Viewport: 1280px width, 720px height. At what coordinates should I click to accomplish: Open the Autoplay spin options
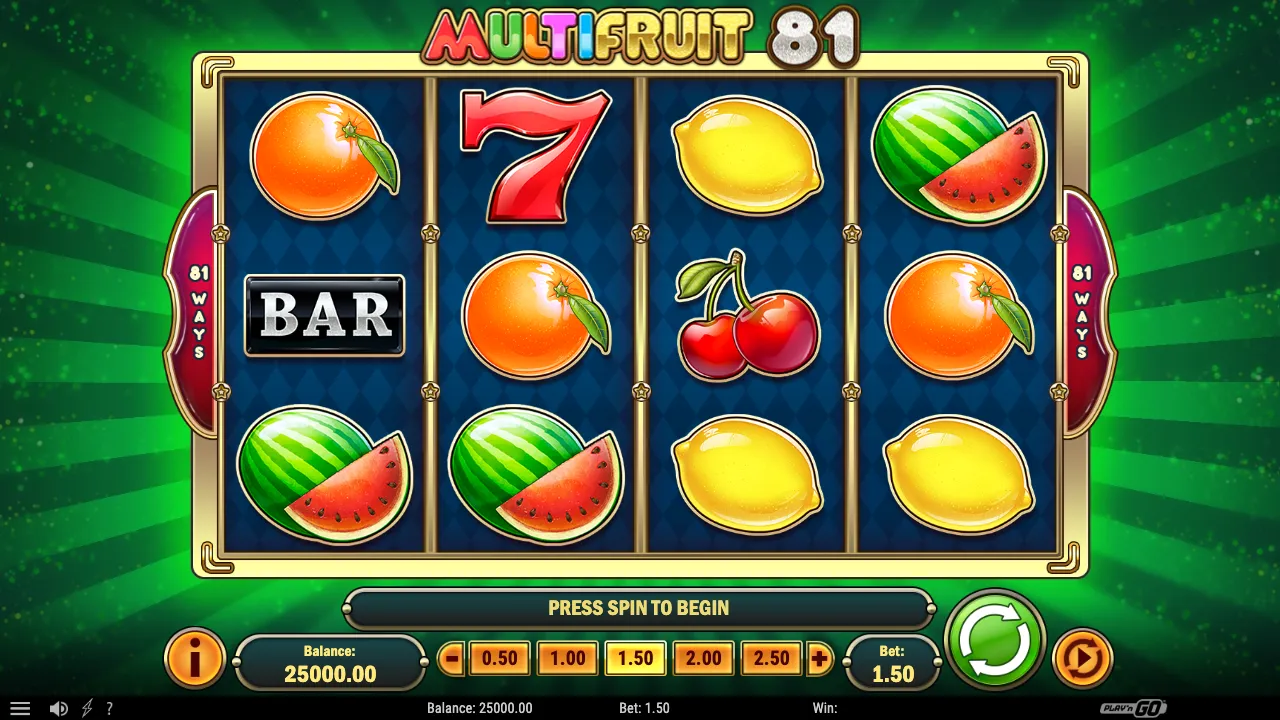pyautogui.click(x=1083, y=657)
